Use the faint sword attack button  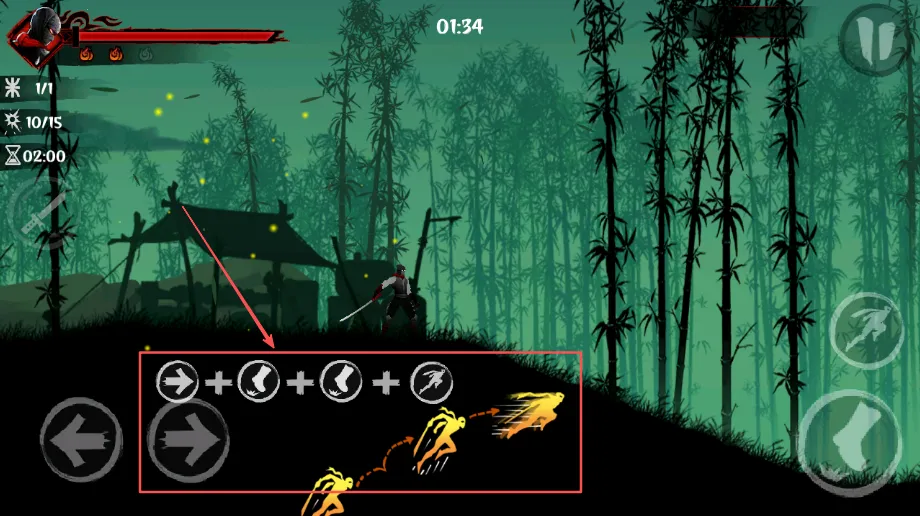[40, 217]
